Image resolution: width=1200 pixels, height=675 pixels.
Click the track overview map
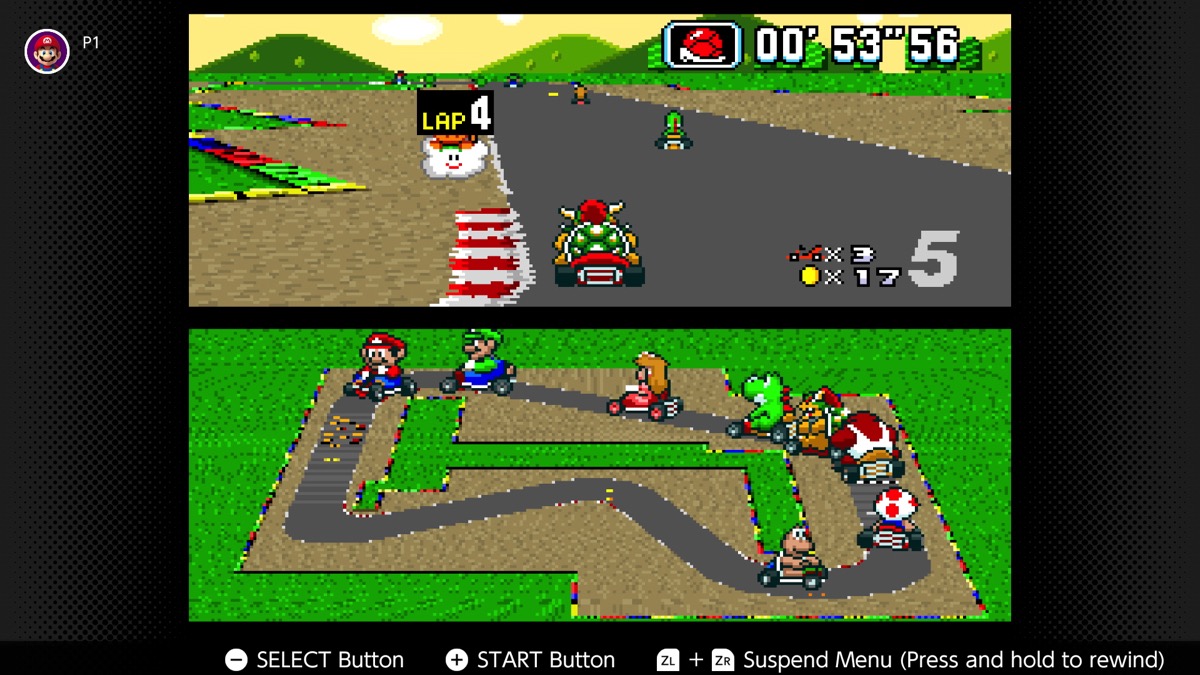click(600, 475)
